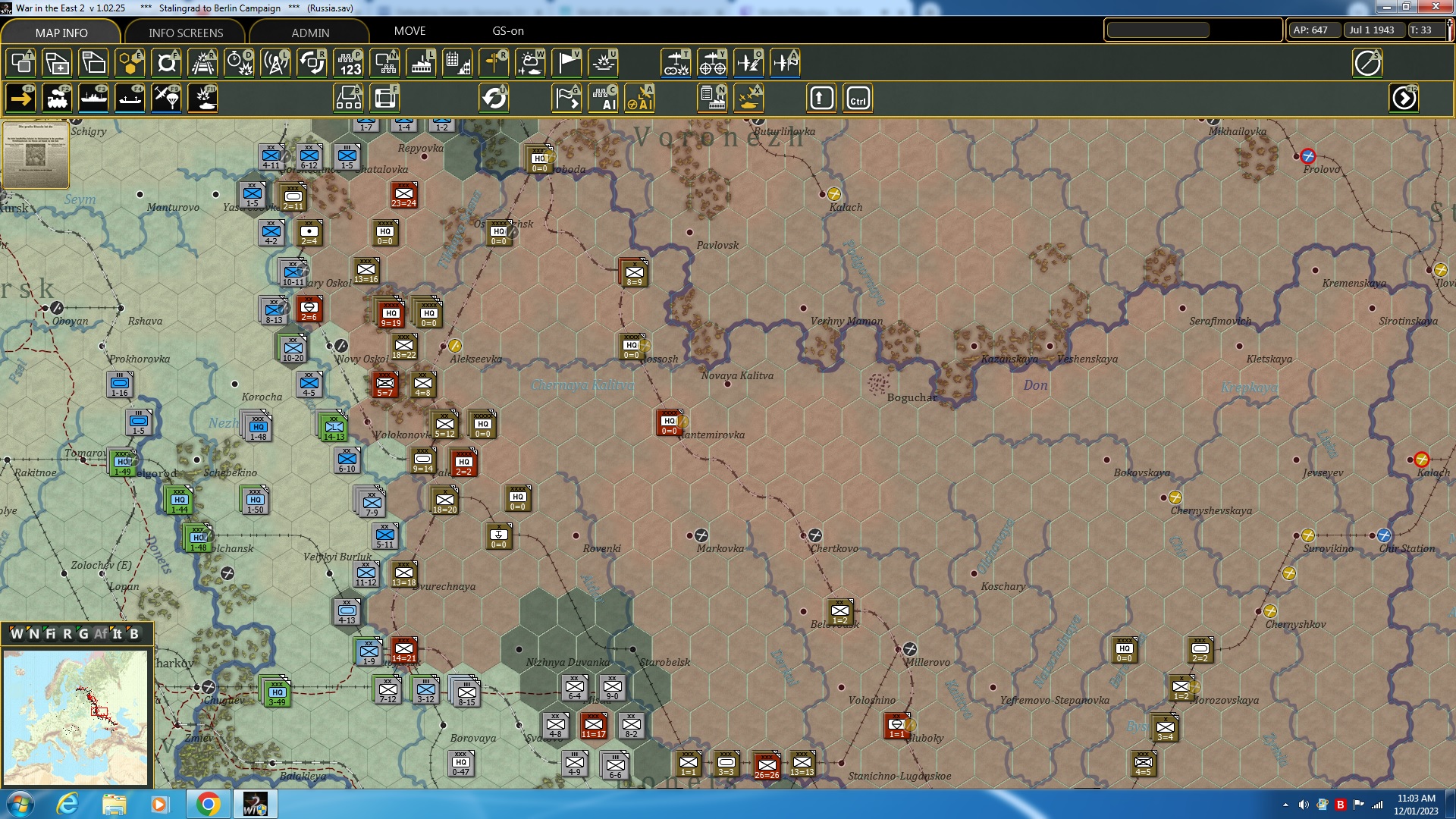Click the undo circular-arrow icon

coord(494,98)
